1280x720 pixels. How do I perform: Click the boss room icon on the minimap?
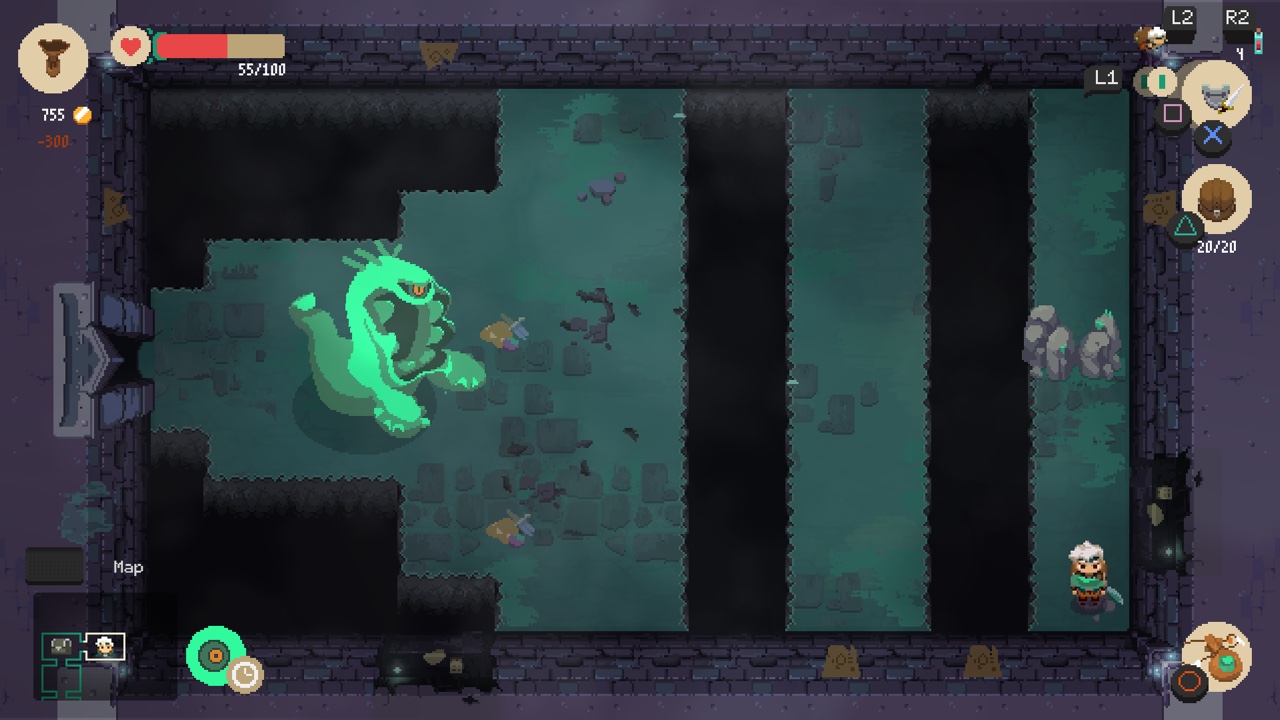[x=60, y=645]
